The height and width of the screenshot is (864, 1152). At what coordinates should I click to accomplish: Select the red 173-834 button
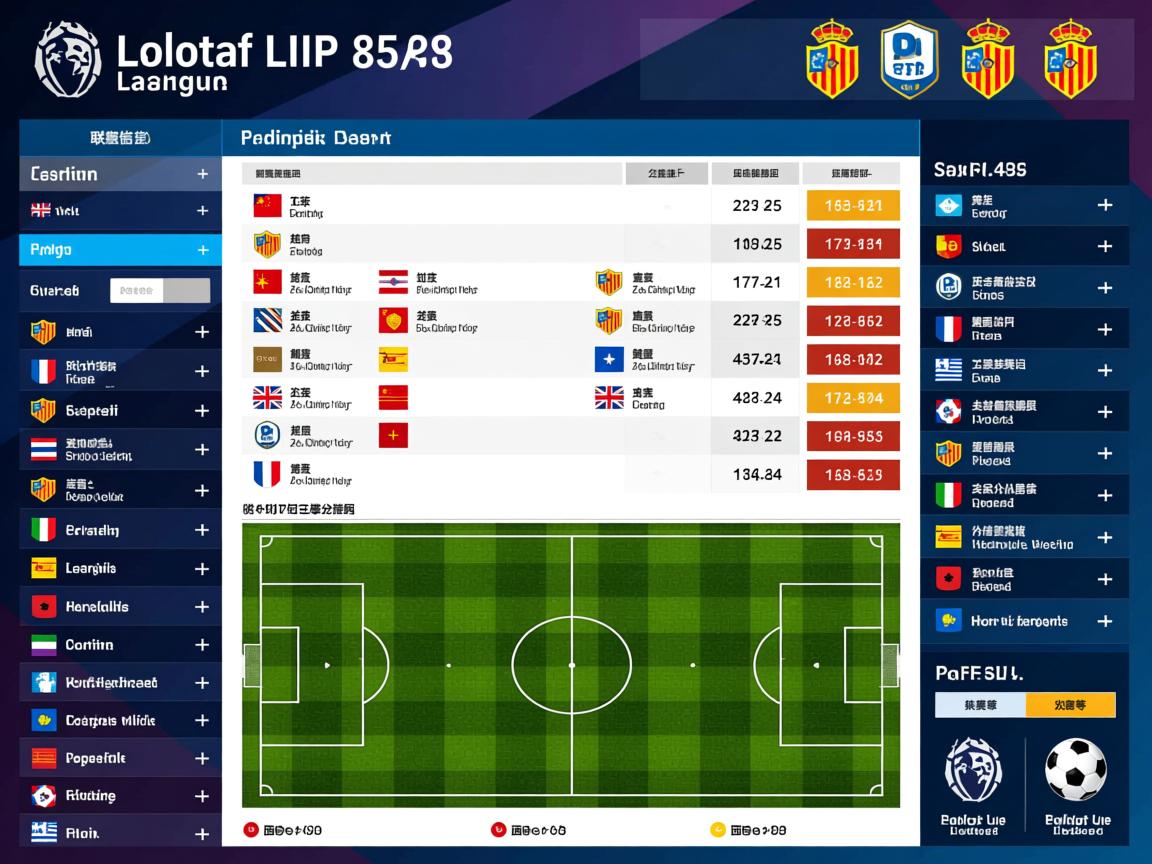click(x=853, y=244)
